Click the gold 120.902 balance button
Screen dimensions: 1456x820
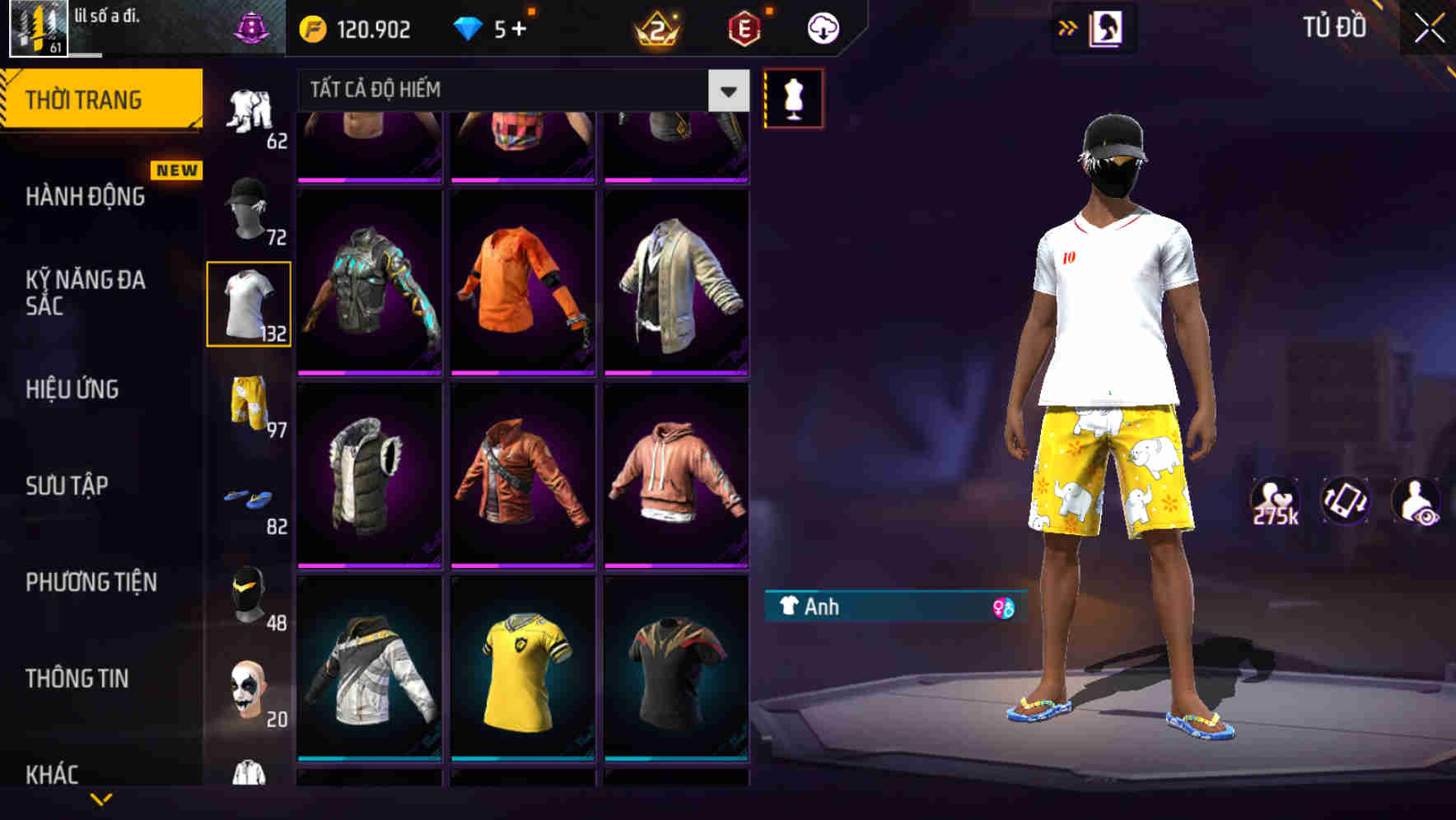click(352, 27)
